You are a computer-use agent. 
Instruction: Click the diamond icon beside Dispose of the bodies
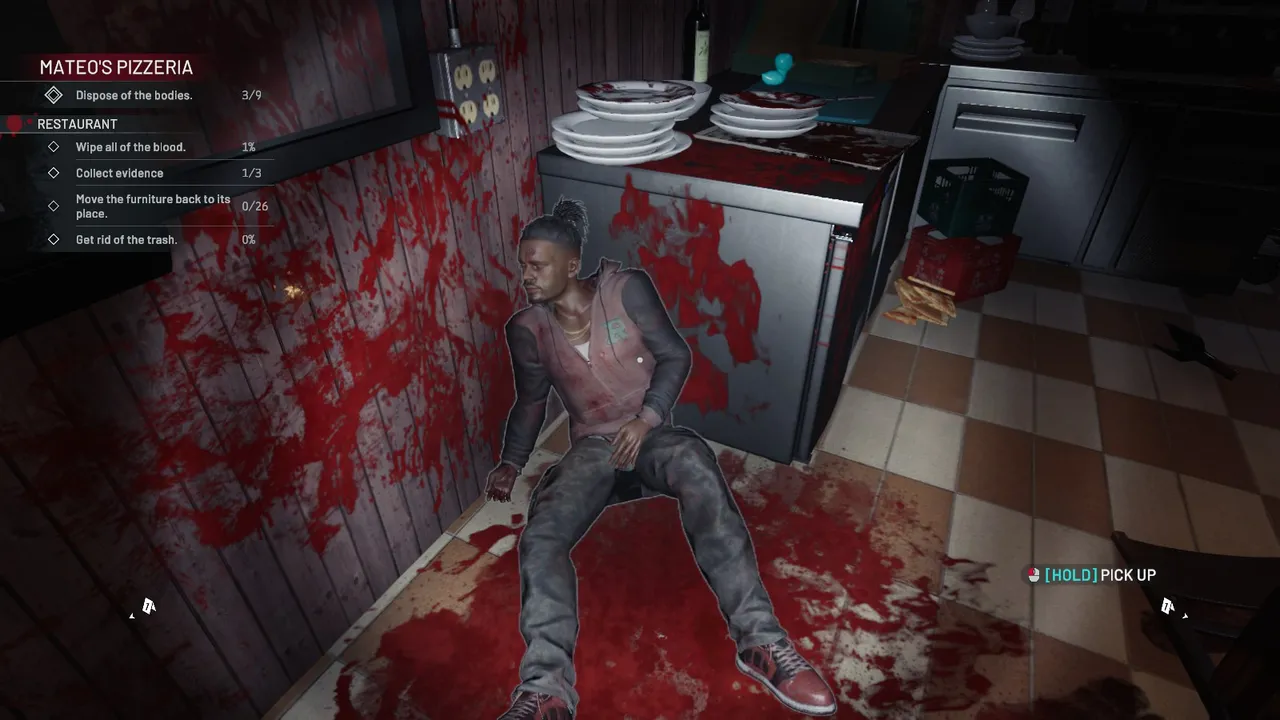(x=54, y=94)
